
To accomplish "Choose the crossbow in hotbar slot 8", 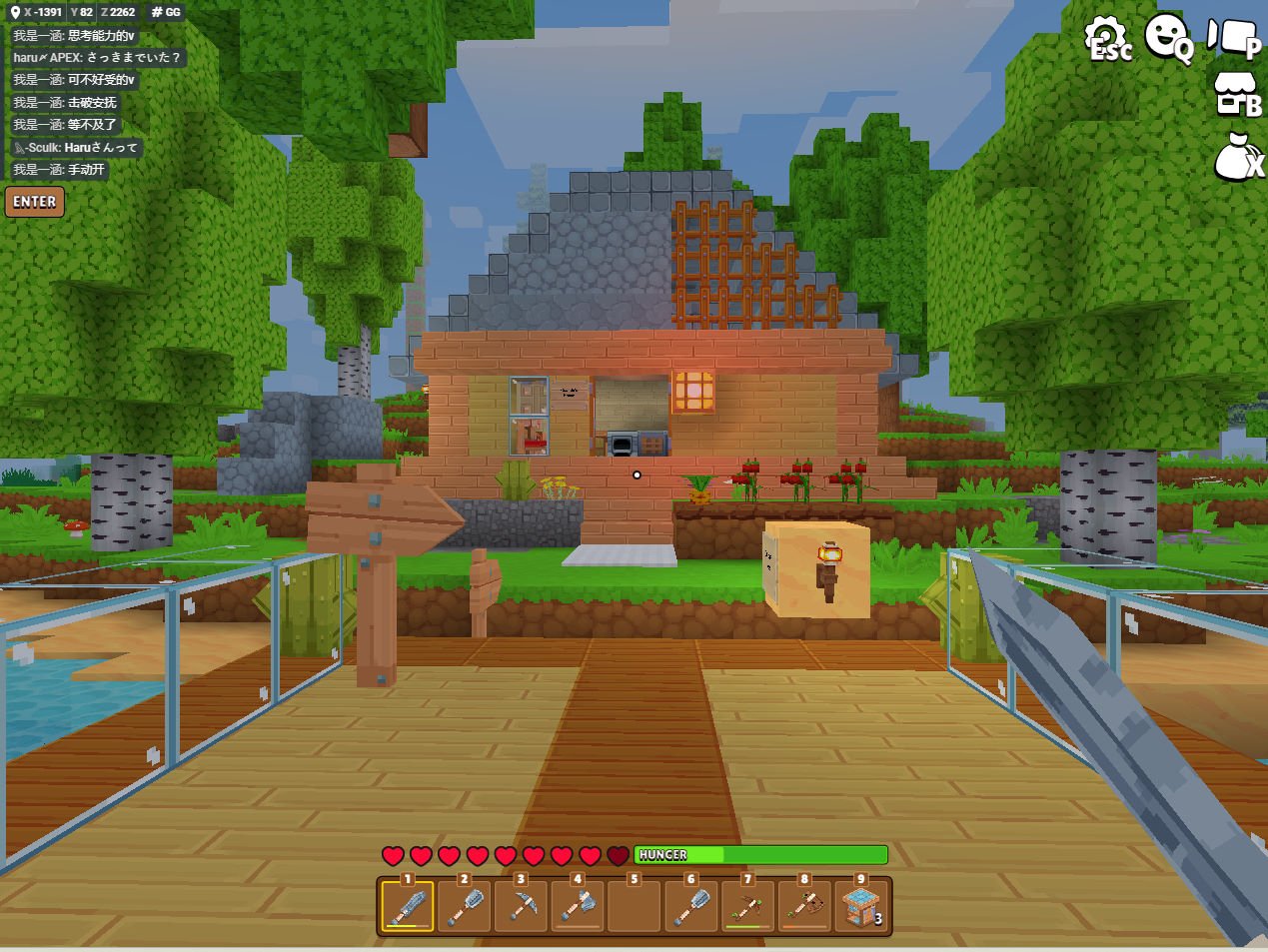I will point(805,907).
